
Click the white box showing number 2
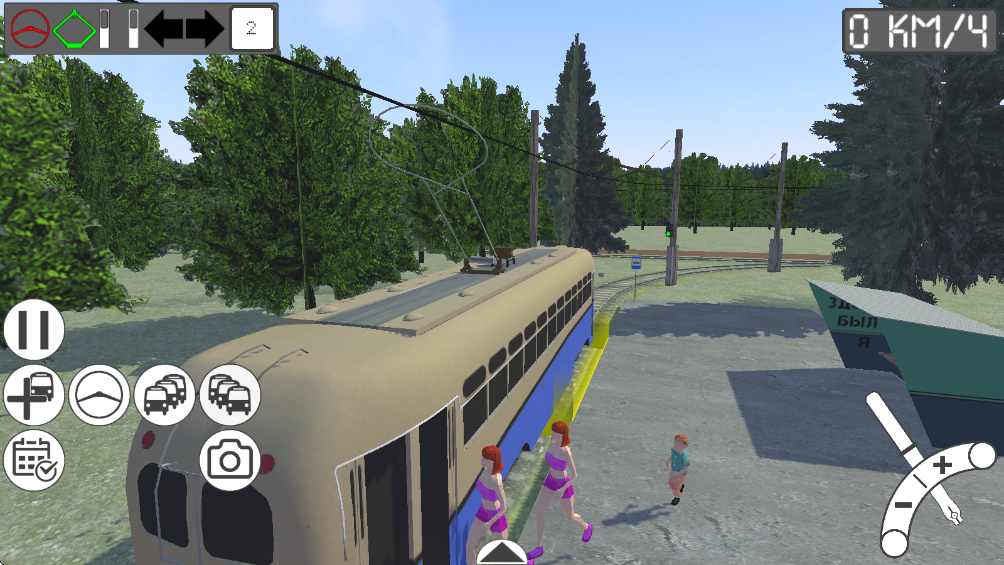point(251,29)
